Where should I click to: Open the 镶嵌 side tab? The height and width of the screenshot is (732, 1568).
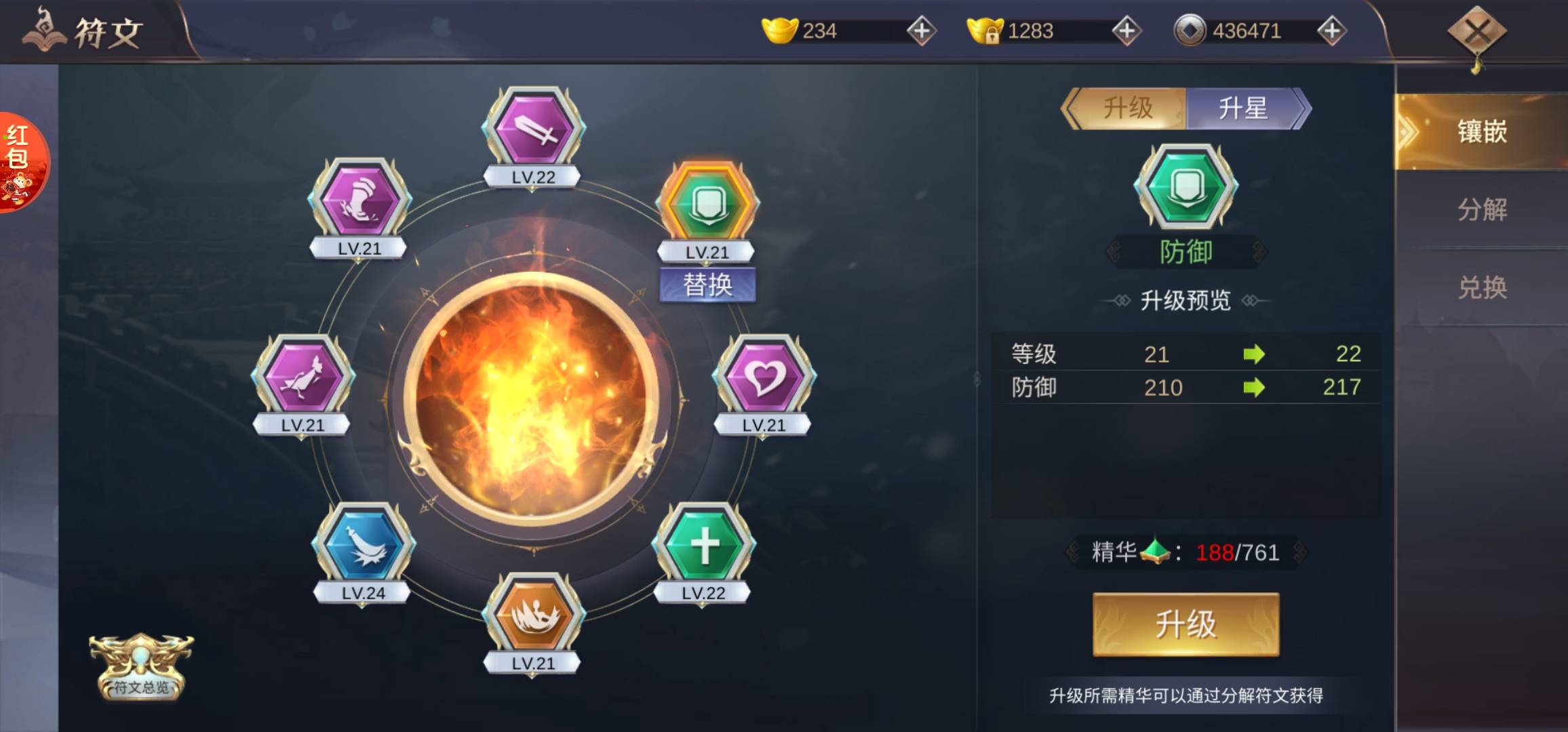point(1482,131)
